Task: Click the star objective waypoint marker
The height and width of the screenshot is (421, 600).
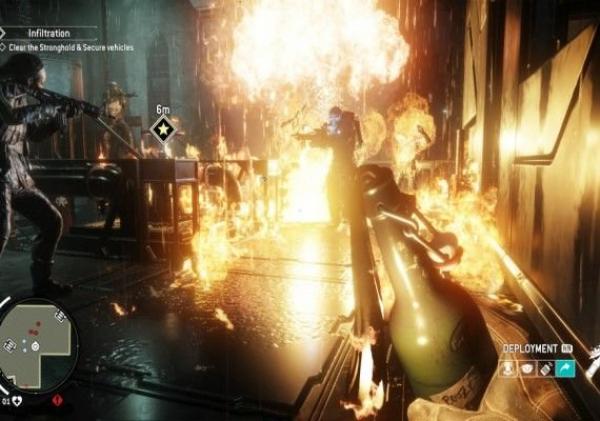Action: [x=162, y=128]
